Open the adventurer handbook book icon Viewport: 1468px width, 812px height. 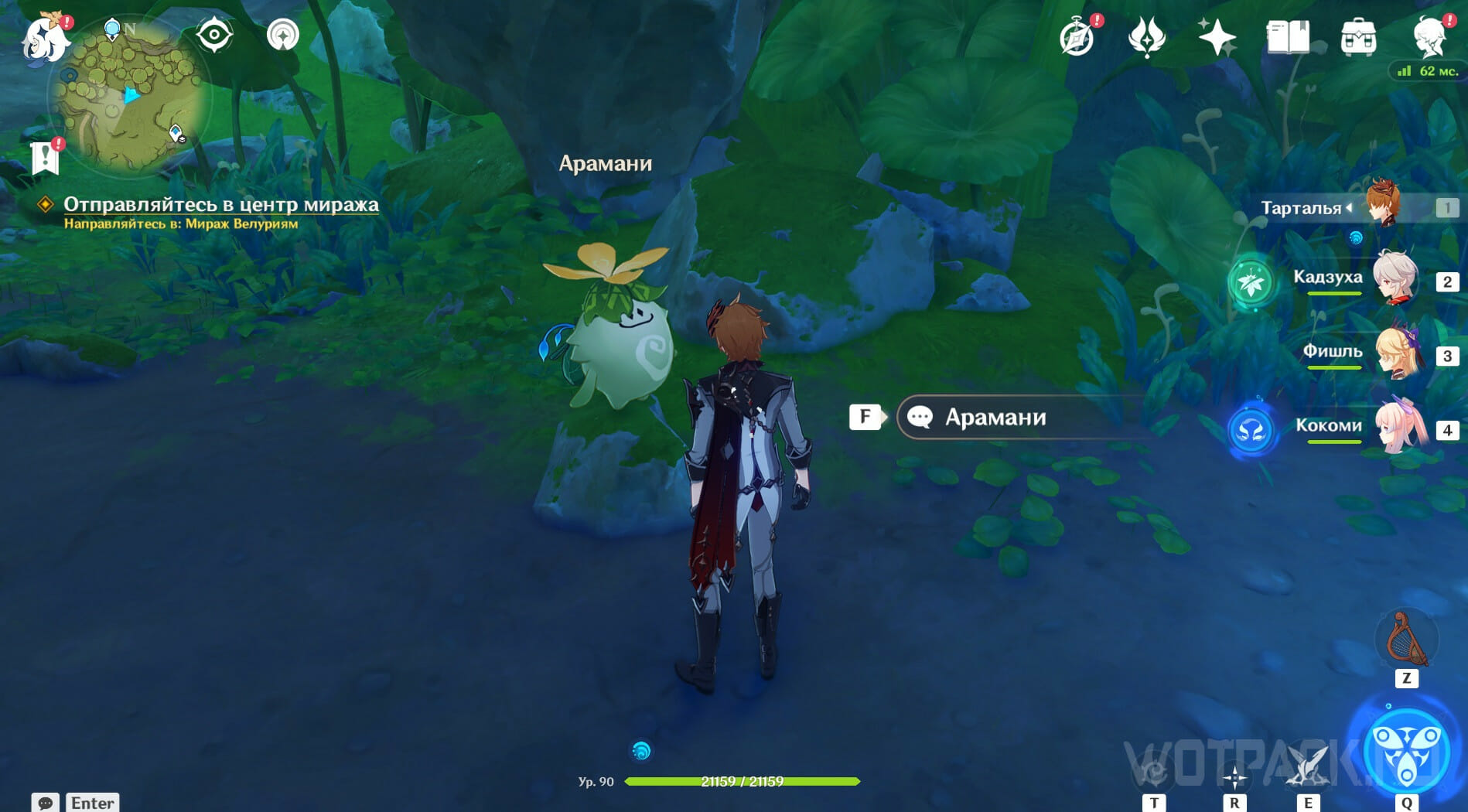pyautogui.click(x=1287, y=37)
